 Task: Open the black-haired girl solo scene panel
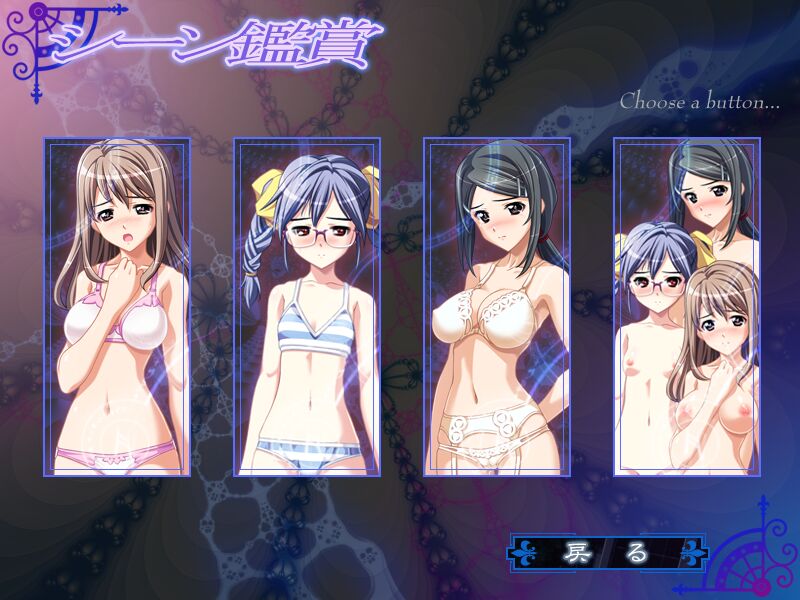497,306
